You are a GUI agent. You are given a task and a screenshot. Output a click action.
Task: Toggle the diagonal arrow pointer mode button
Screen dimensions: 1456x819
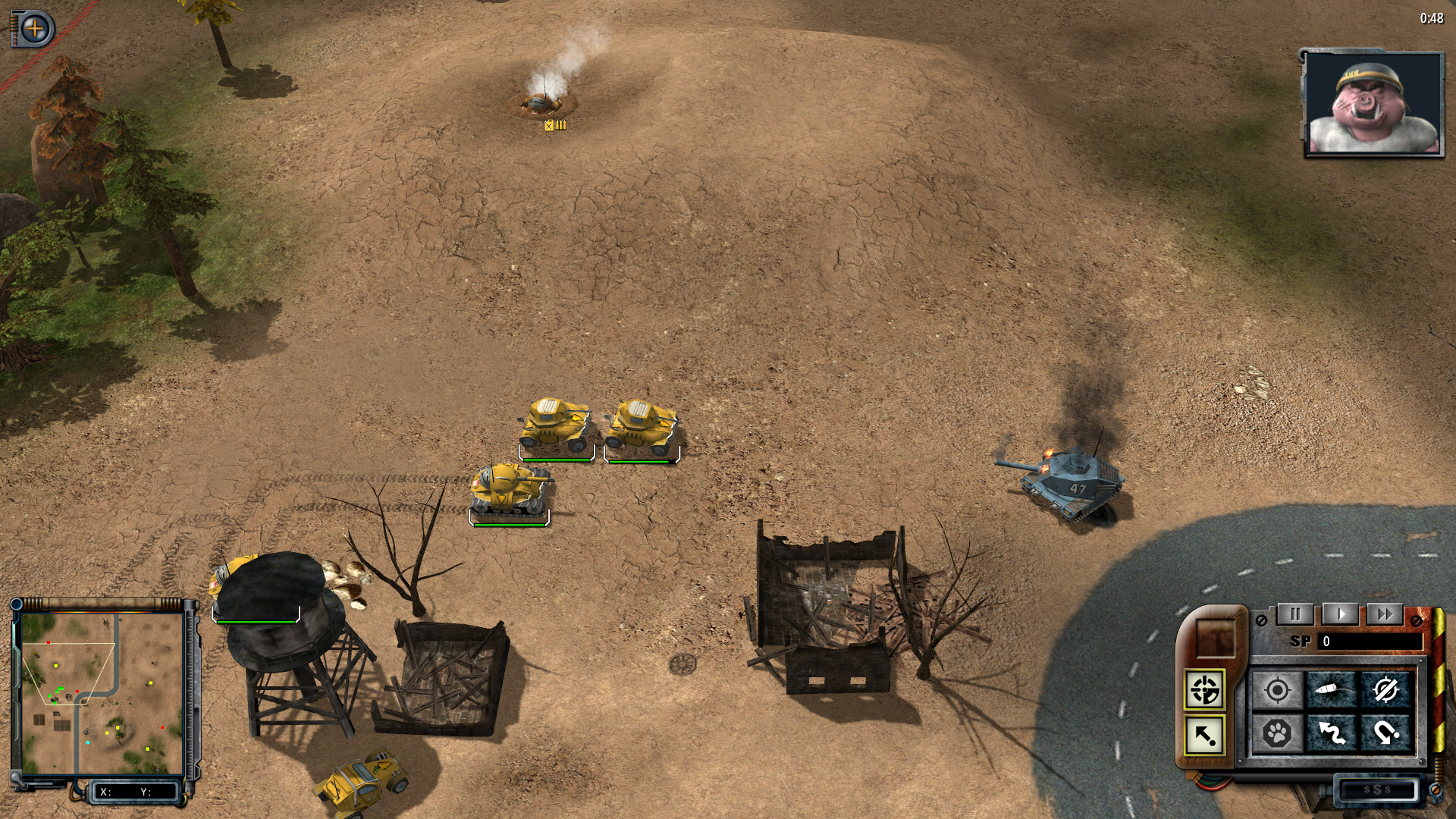1204,735
